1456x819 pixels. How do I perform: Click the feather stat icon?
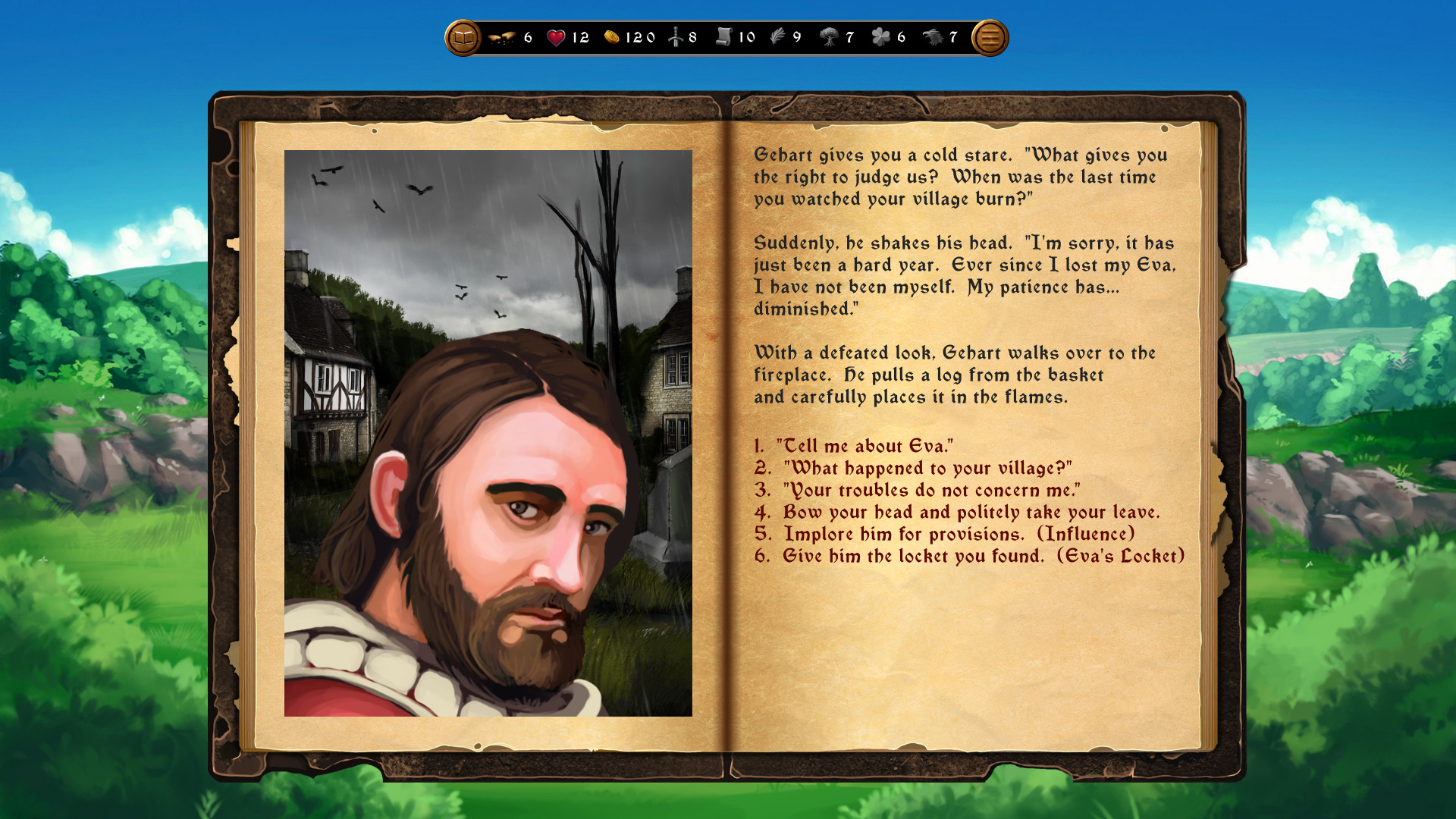click(x=777, y=36)
